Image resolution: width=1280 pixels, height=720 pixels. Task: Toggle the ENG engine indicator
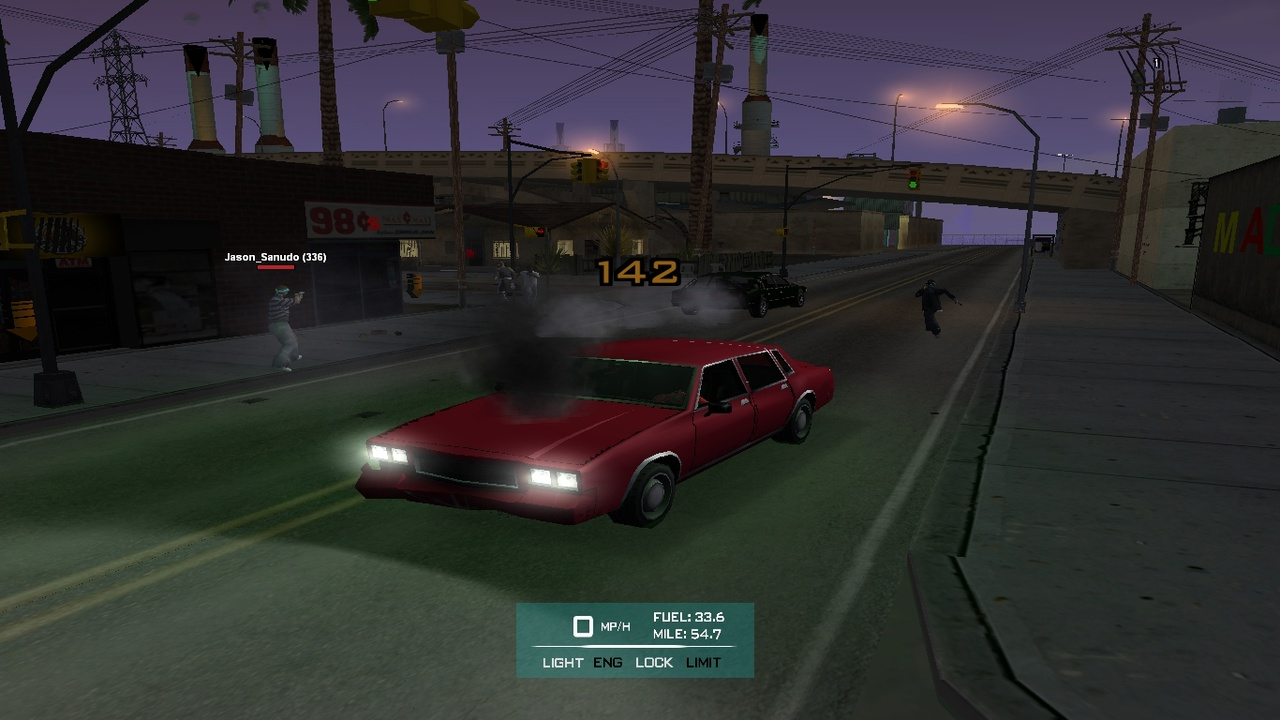(x=608, y=662)
